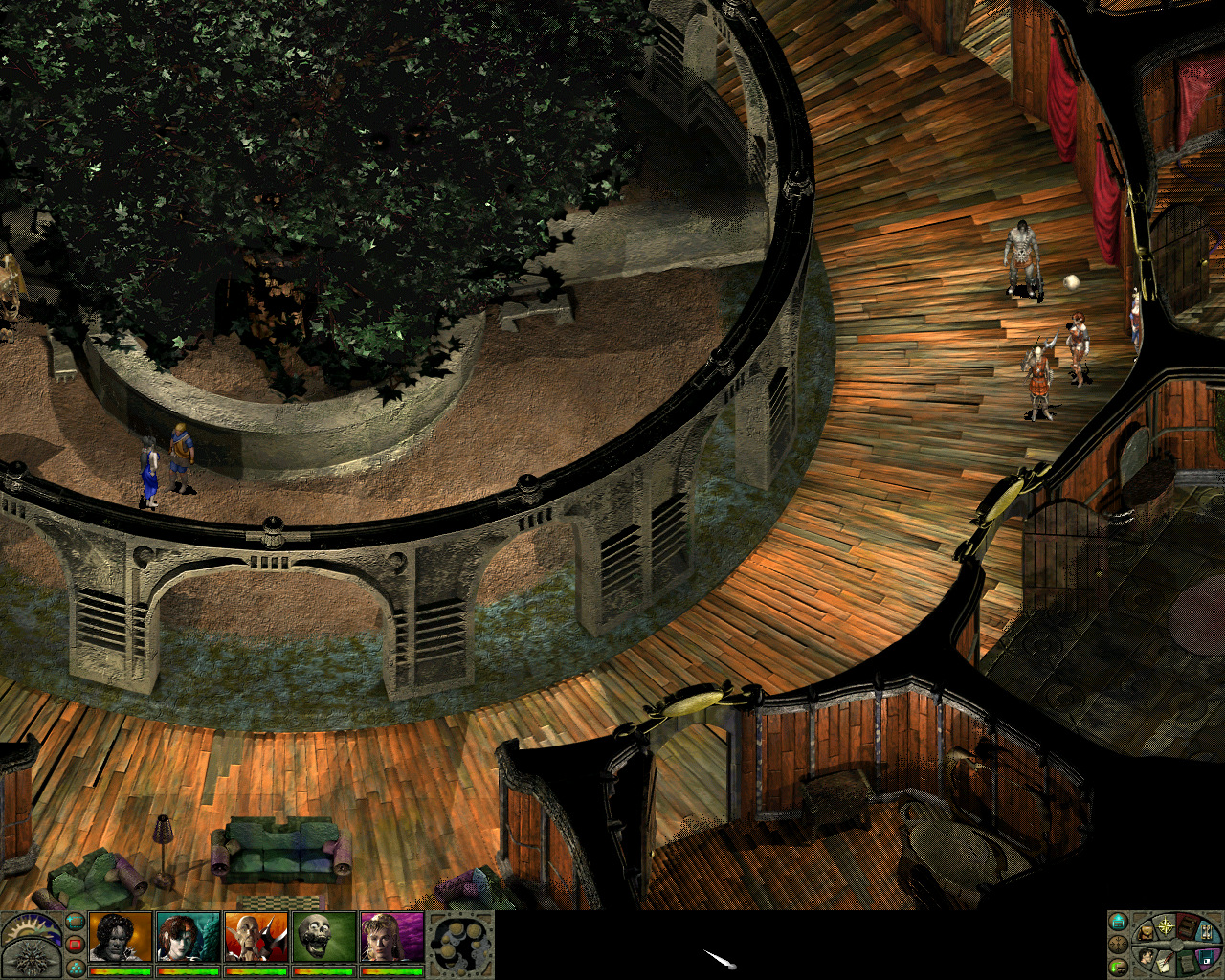Click the hourglass rest icon
1225x980 pixels.
[x=1206, y=932]
